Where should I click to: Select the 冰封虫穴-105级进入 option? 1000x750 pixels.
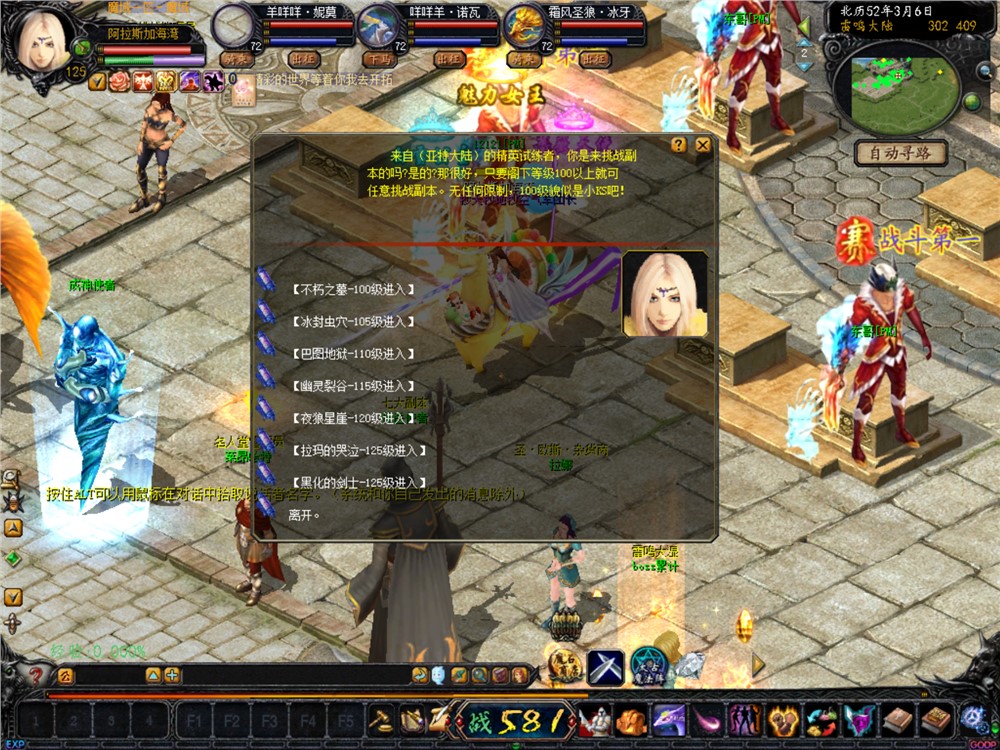(x=353, y=322)
